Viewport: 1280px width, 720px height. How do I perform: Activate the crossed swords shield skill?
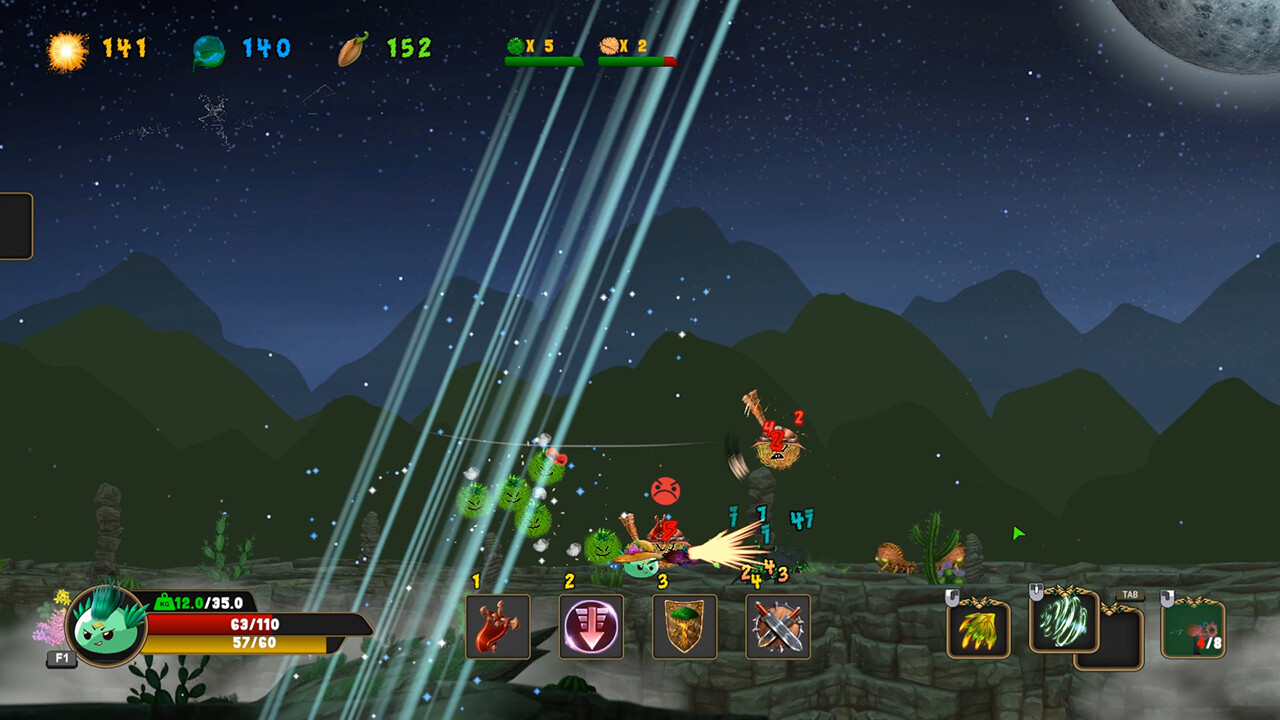tap(778, 627)
